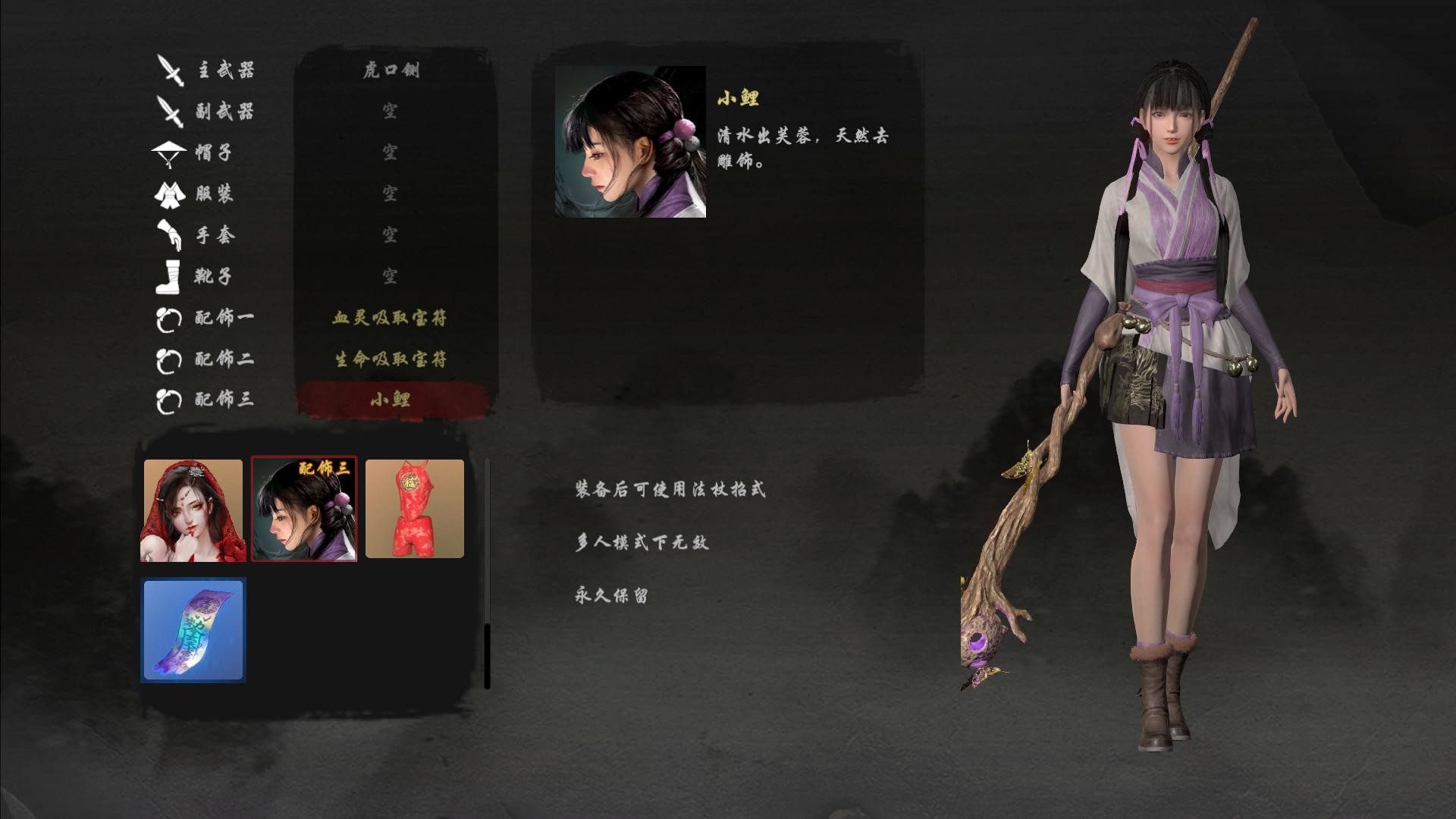Screen dimensions: 1456x819
Task: Select the blue talisman scroll thumbnail
Action: click(x=193, y=629)
